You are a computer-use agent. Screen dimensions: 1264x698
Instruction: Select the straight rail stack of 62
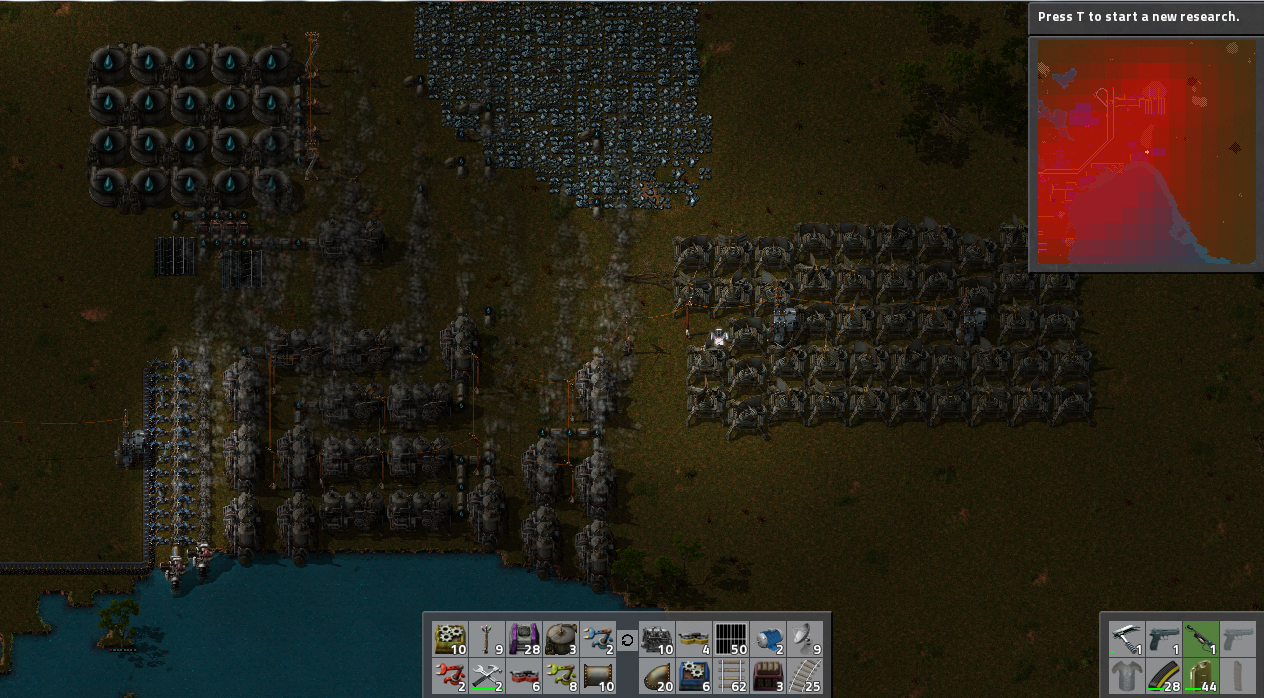(731, 676)
